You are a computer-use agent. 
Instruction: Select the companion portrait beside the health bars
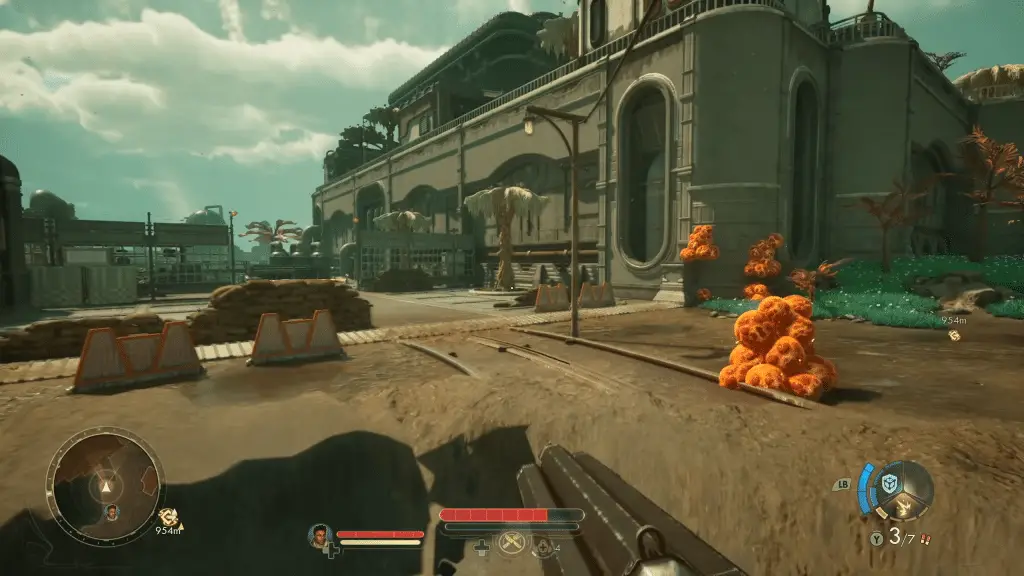[320, 536]
